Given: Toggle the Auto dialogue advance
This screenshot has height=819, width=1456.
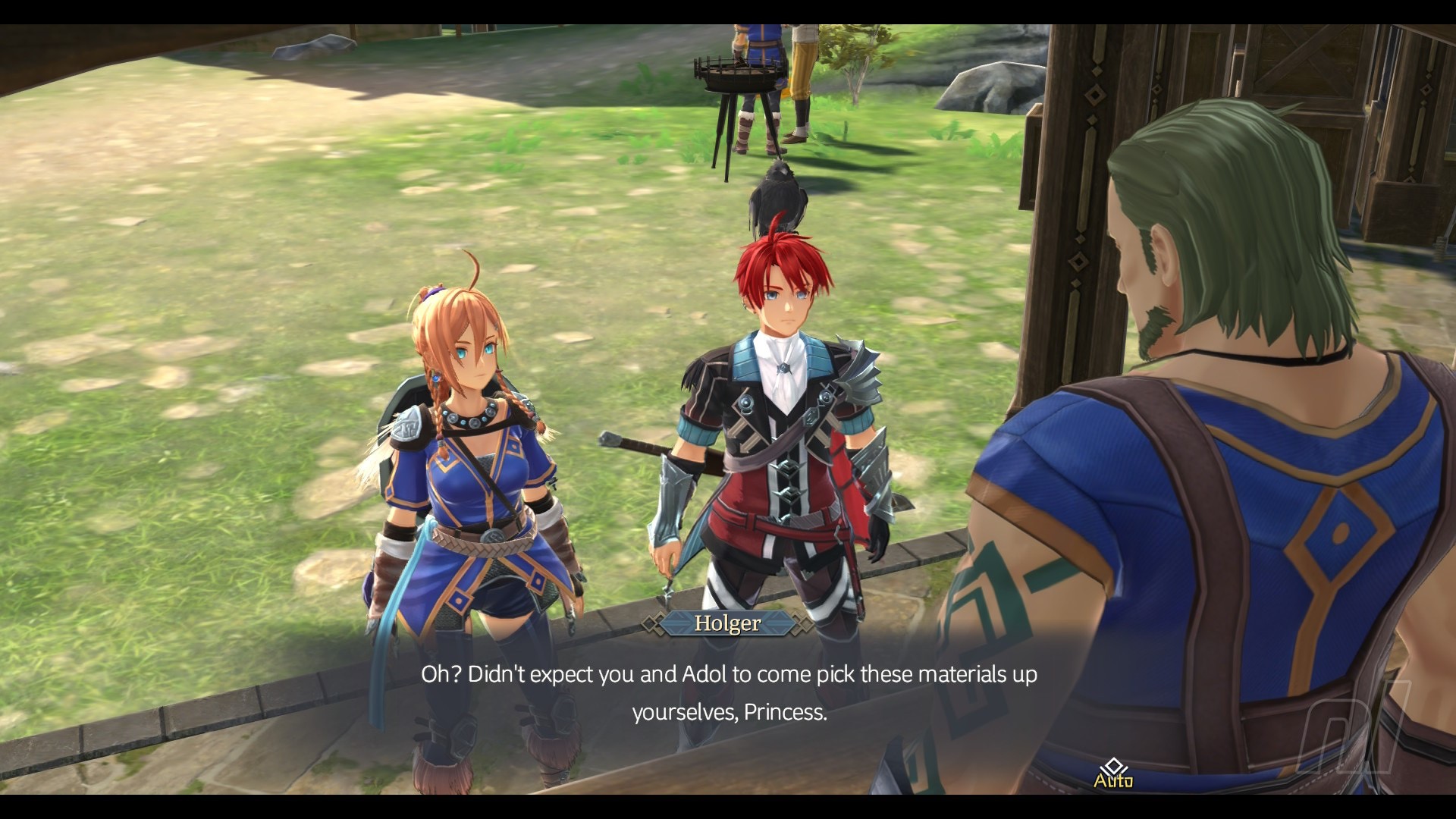Looking at the screenshot, I should click(x=1112, y=775).
